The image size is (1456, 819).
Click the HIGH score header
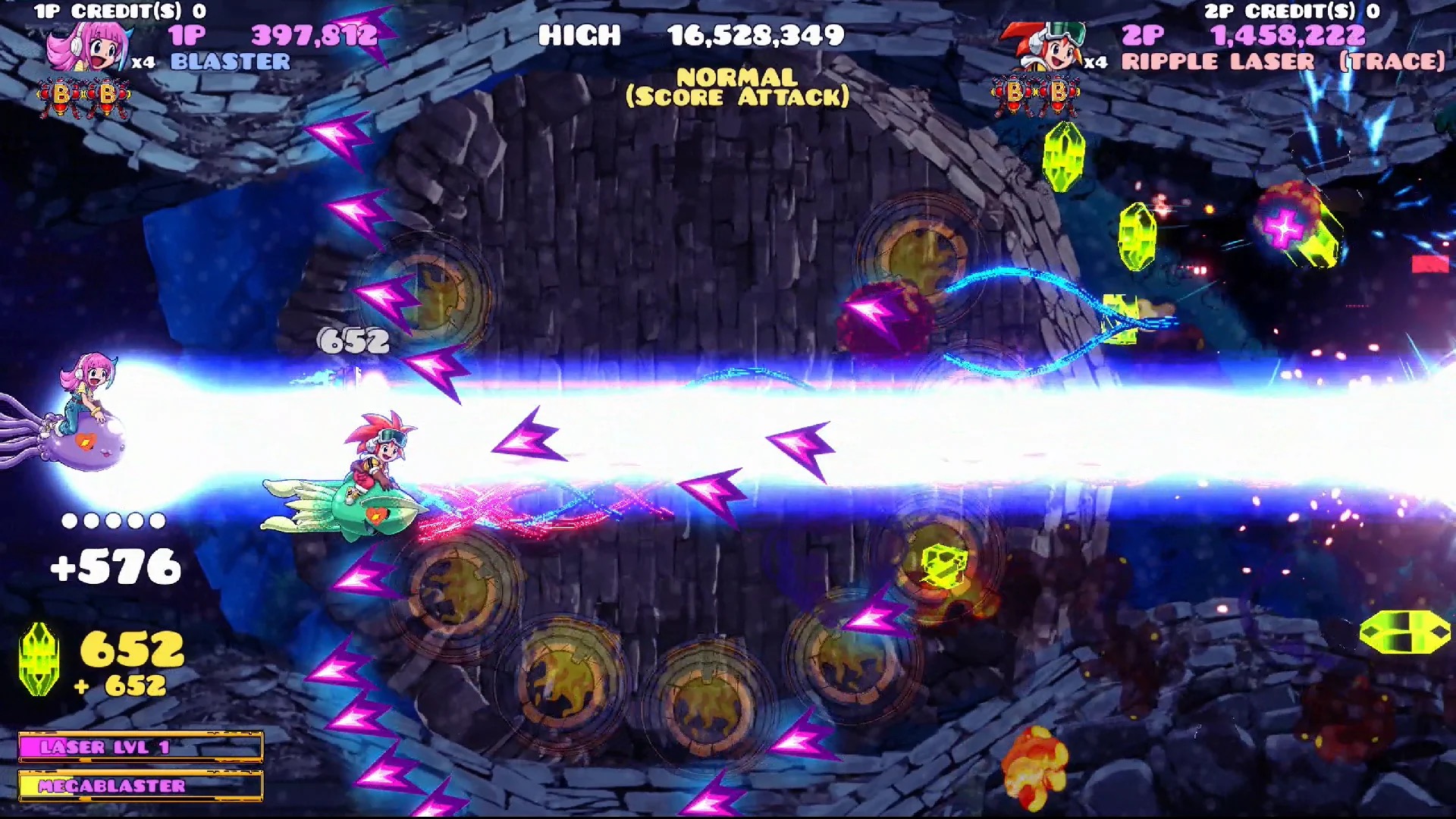pyautogui.click(x=580, y=35)
